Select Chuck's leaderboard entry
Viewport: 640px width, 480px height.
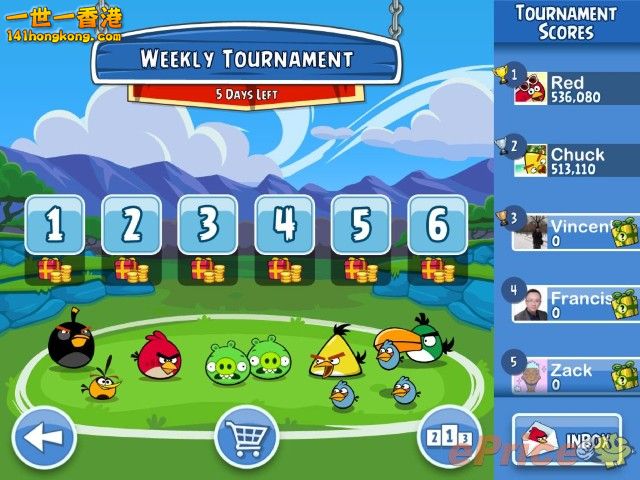[x=575, y=160]
